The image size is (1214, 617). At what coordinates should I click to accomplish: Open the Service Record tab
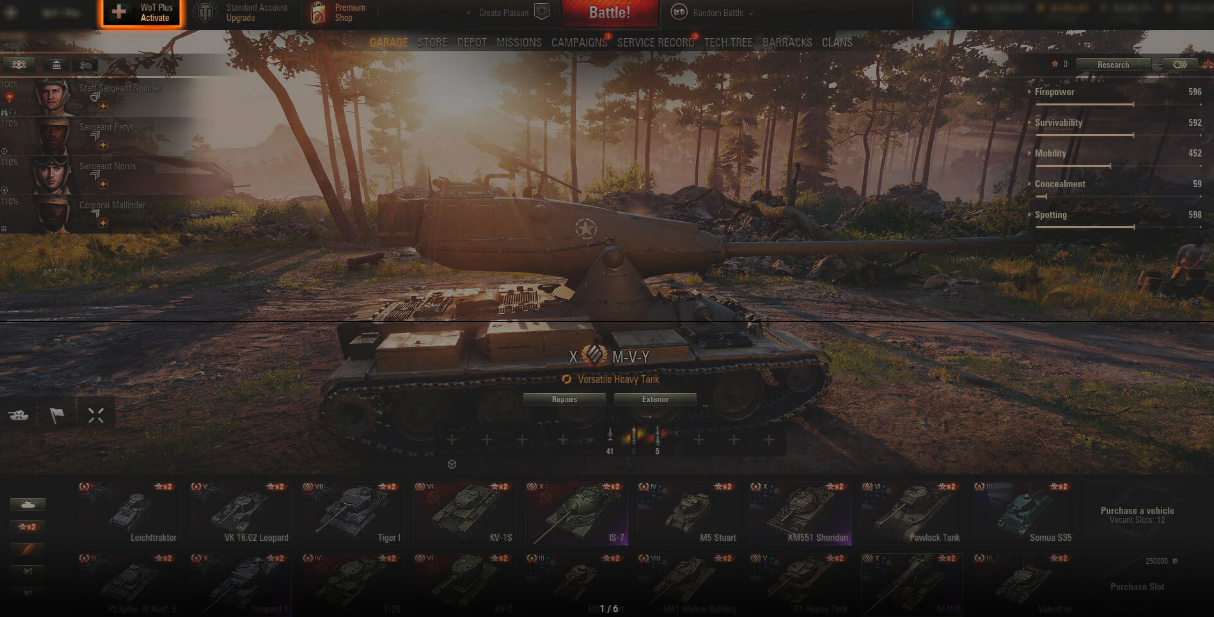(655, 43)
